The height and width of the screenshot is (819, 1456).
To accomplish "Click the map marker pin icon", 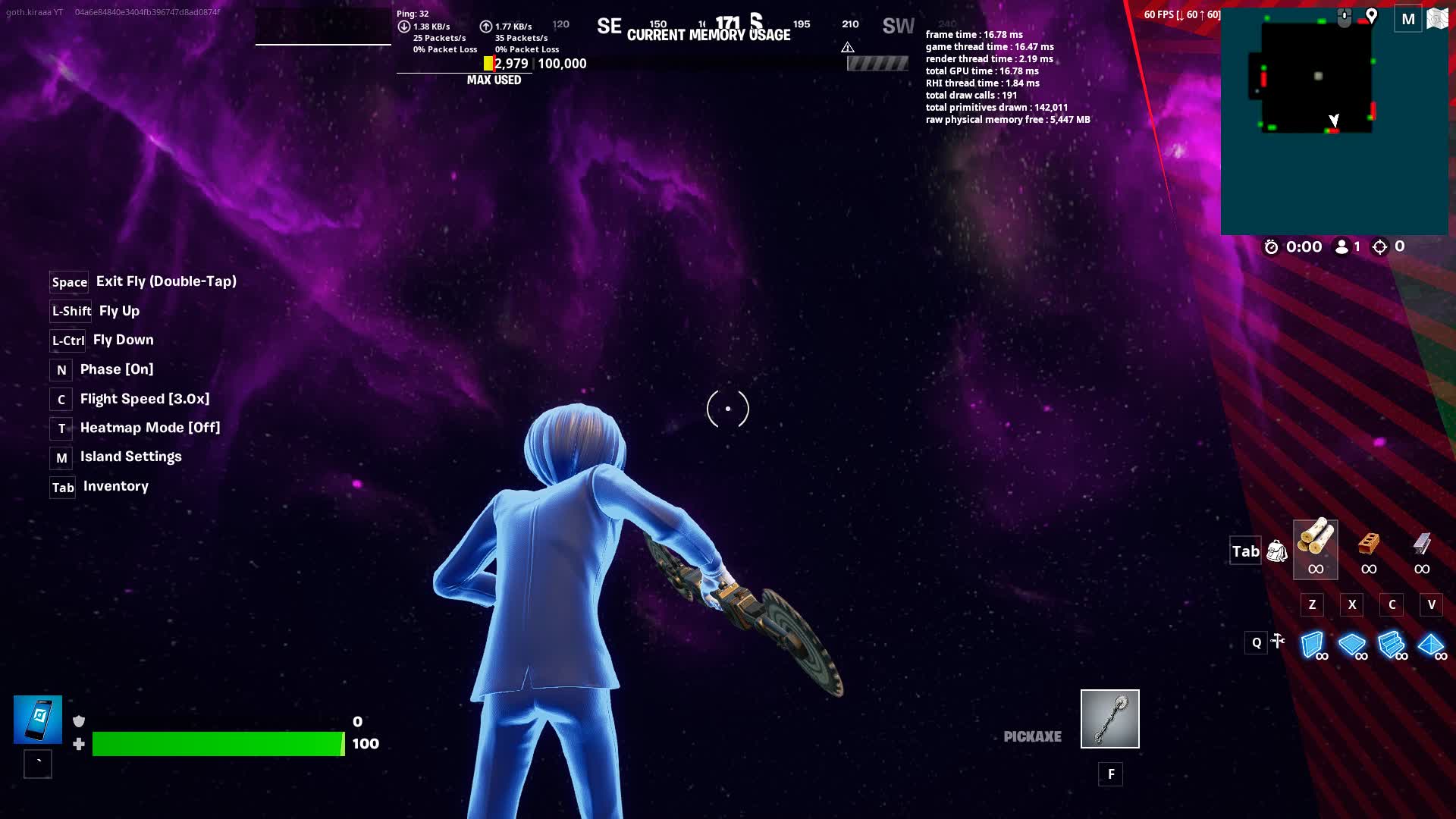I will pyautogui.click(x=1371, y=16).
